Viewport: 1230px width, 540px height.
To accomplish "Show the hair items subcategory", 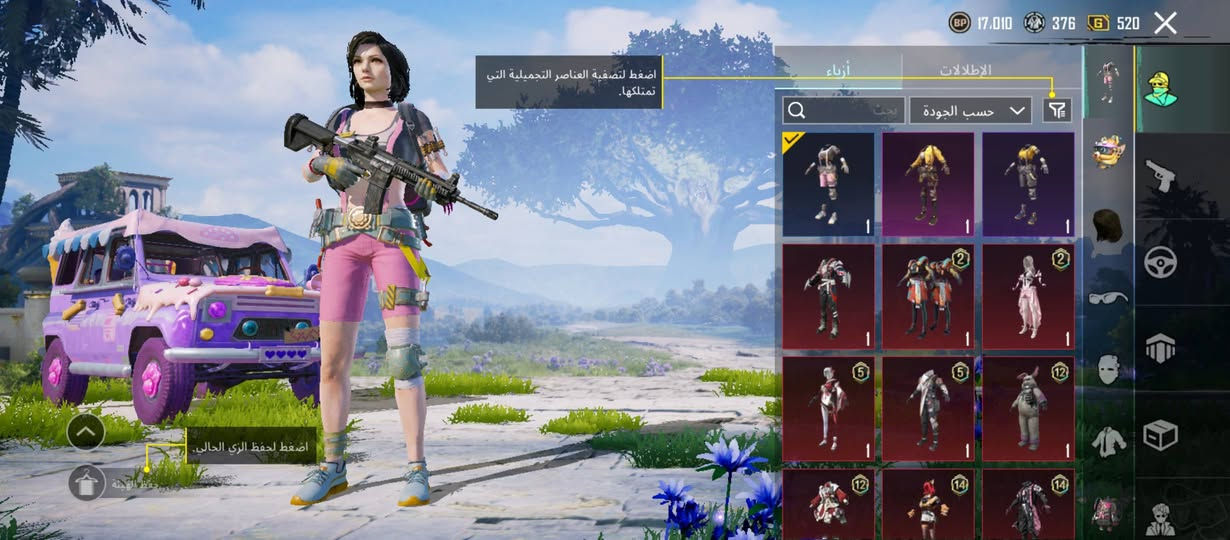I will pyautogui.click(x=1108, y=226).
